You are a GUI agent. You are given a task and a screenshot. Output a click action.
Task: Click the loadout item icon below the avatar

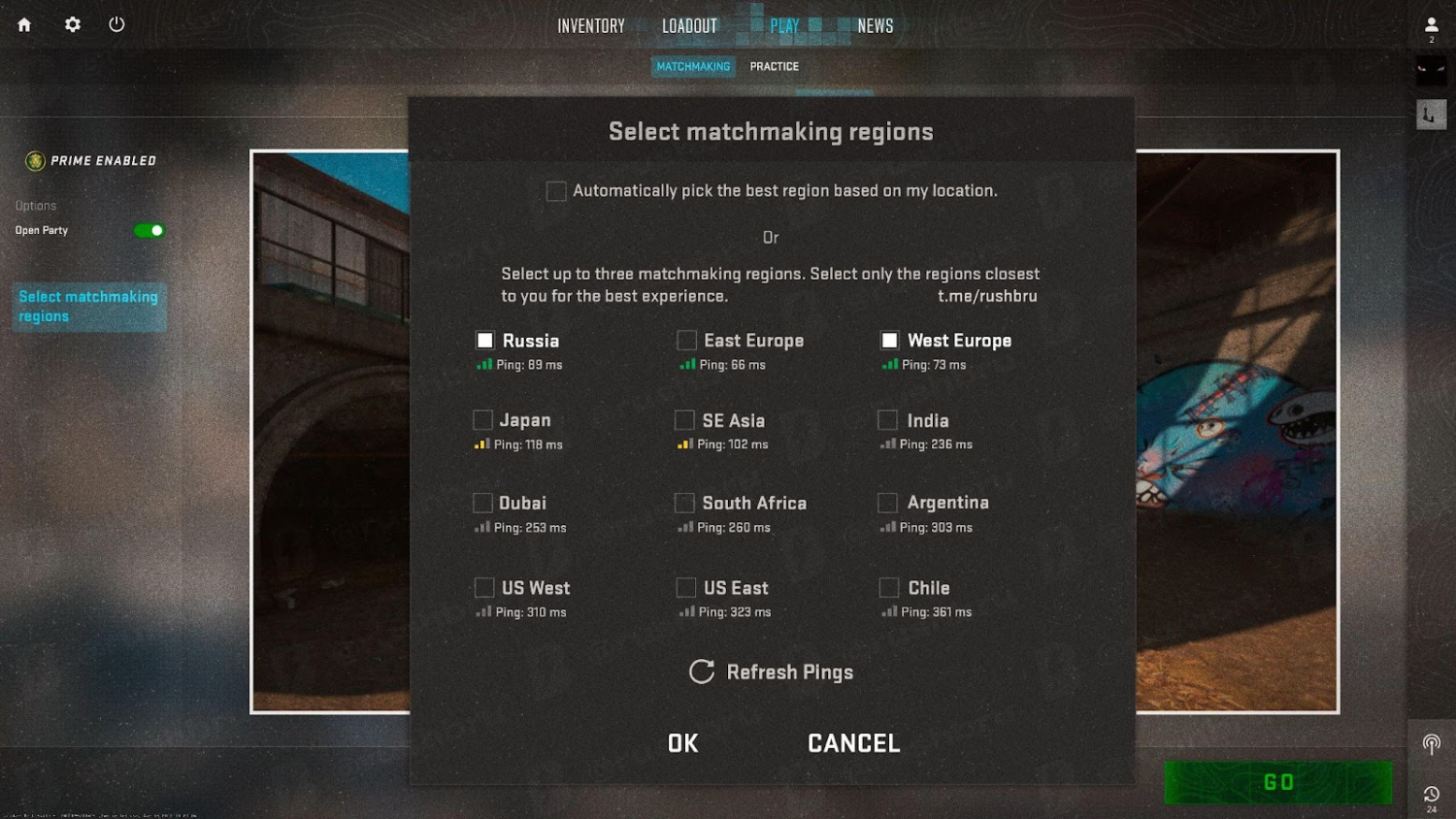[x=1429, y=114]
